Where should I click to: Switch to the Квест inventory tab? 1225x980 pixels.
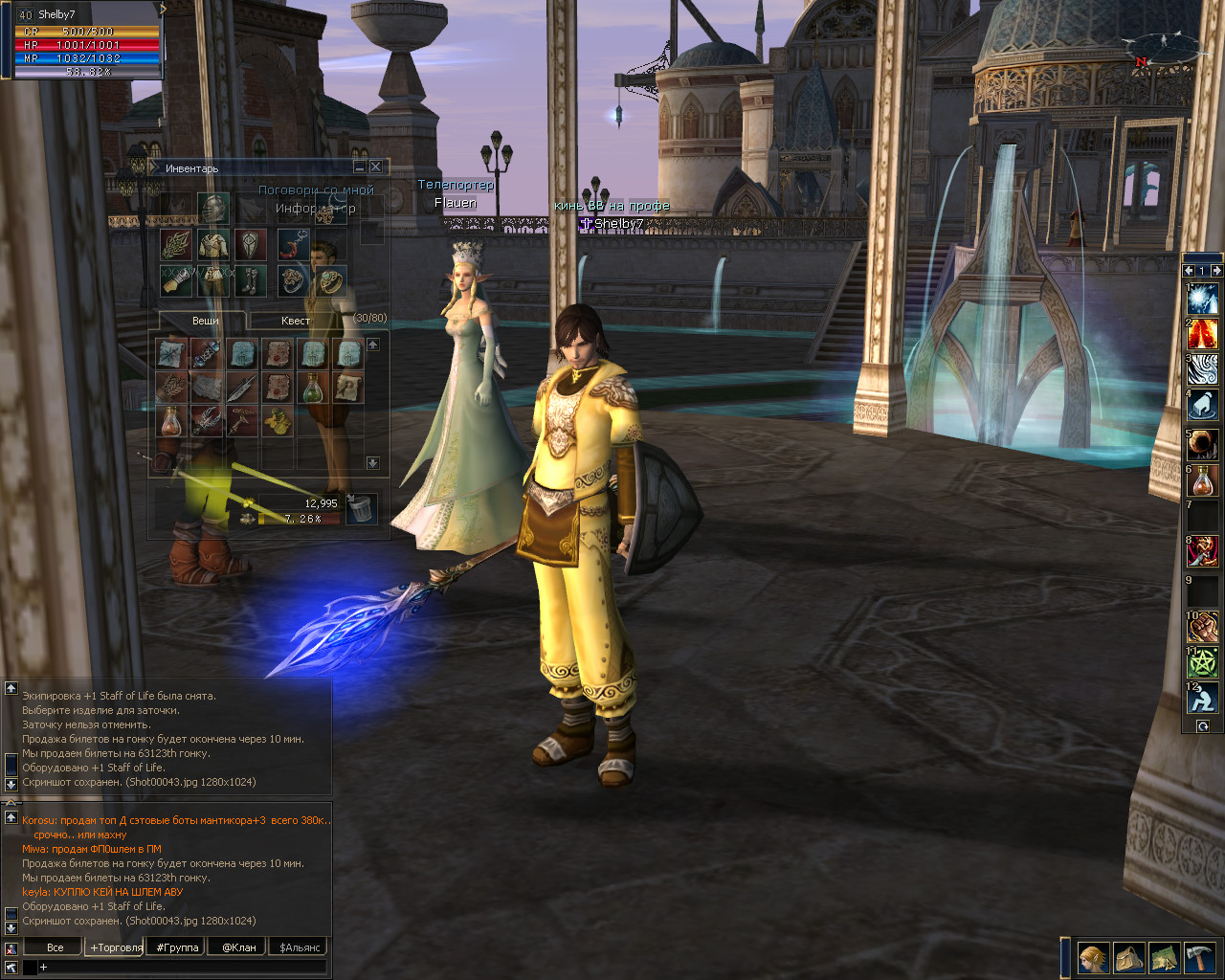tap(295, 321)
